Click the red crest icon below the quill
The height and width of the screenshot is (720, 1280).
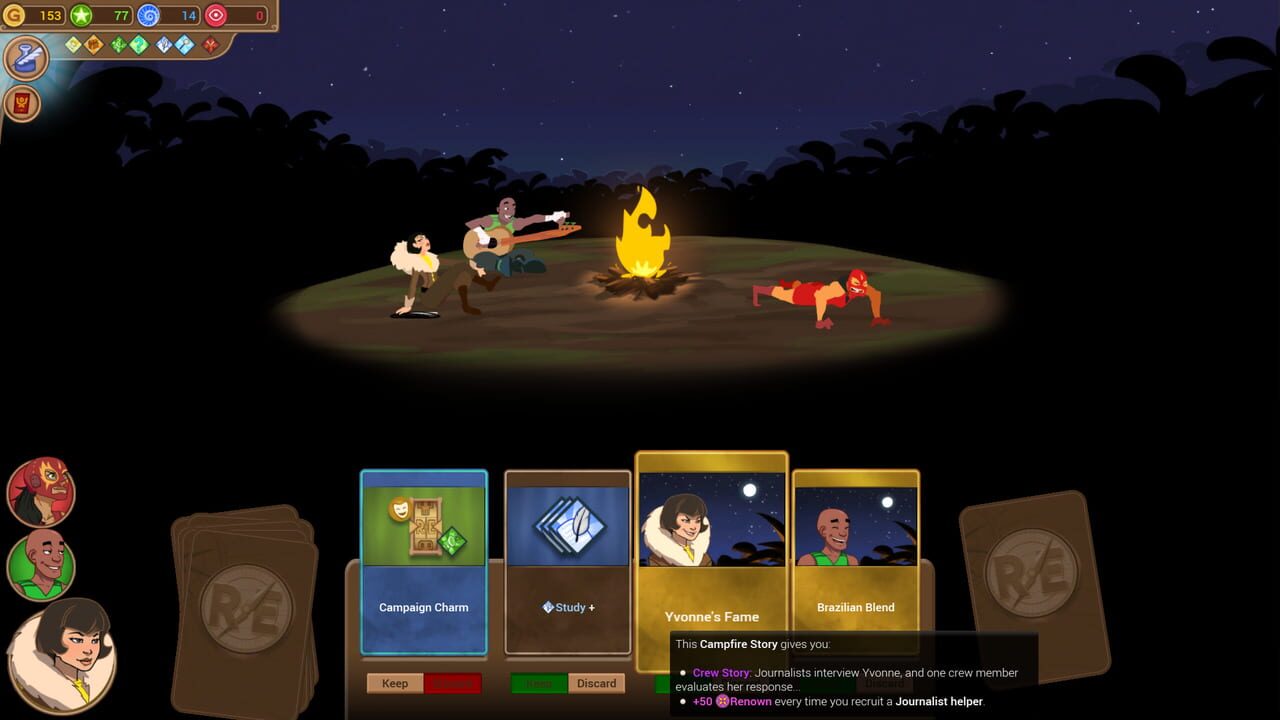click(x=22, y=100)
